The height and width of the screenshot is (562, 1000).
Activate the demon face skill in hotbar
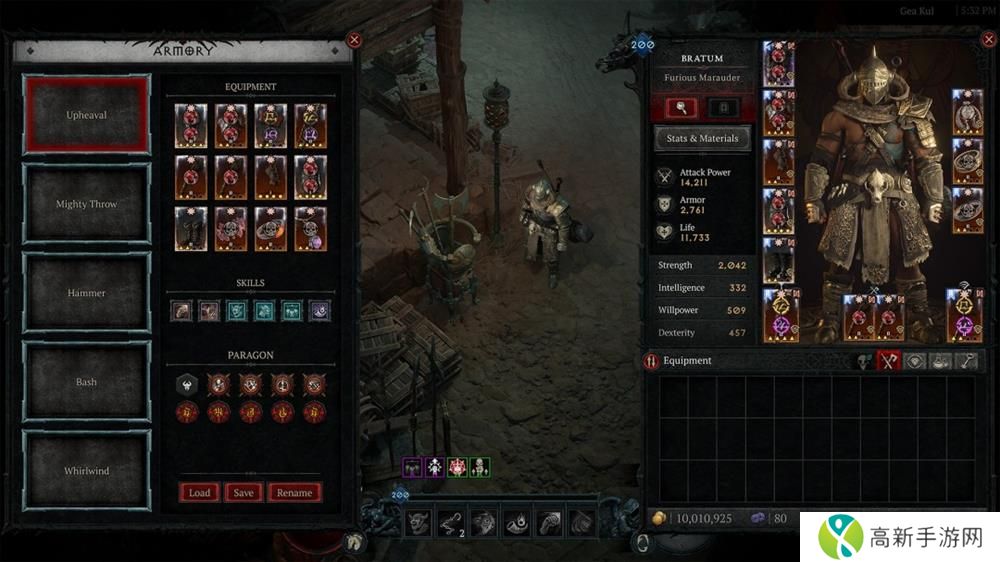[x=418, y=521]
